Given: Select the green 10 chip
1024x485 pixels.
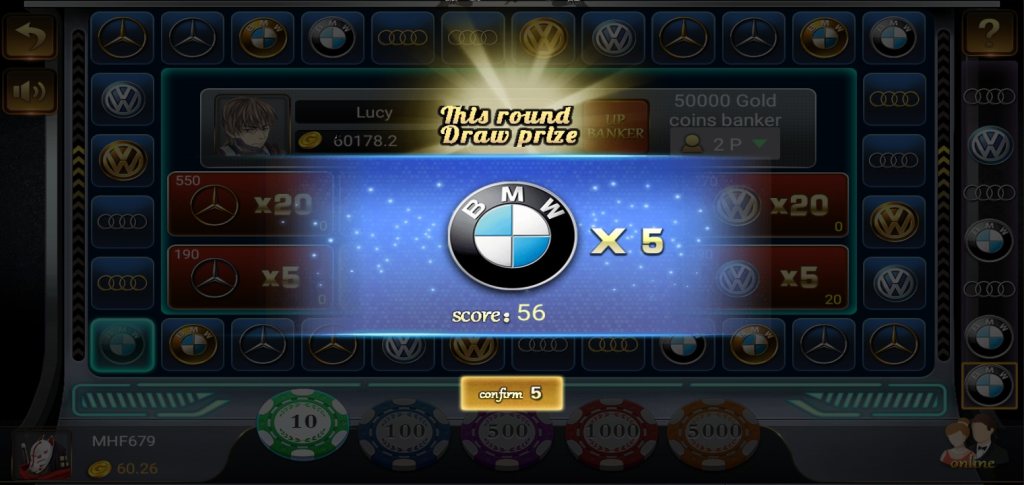Looking at the screenshot, I should coord(303,425).
